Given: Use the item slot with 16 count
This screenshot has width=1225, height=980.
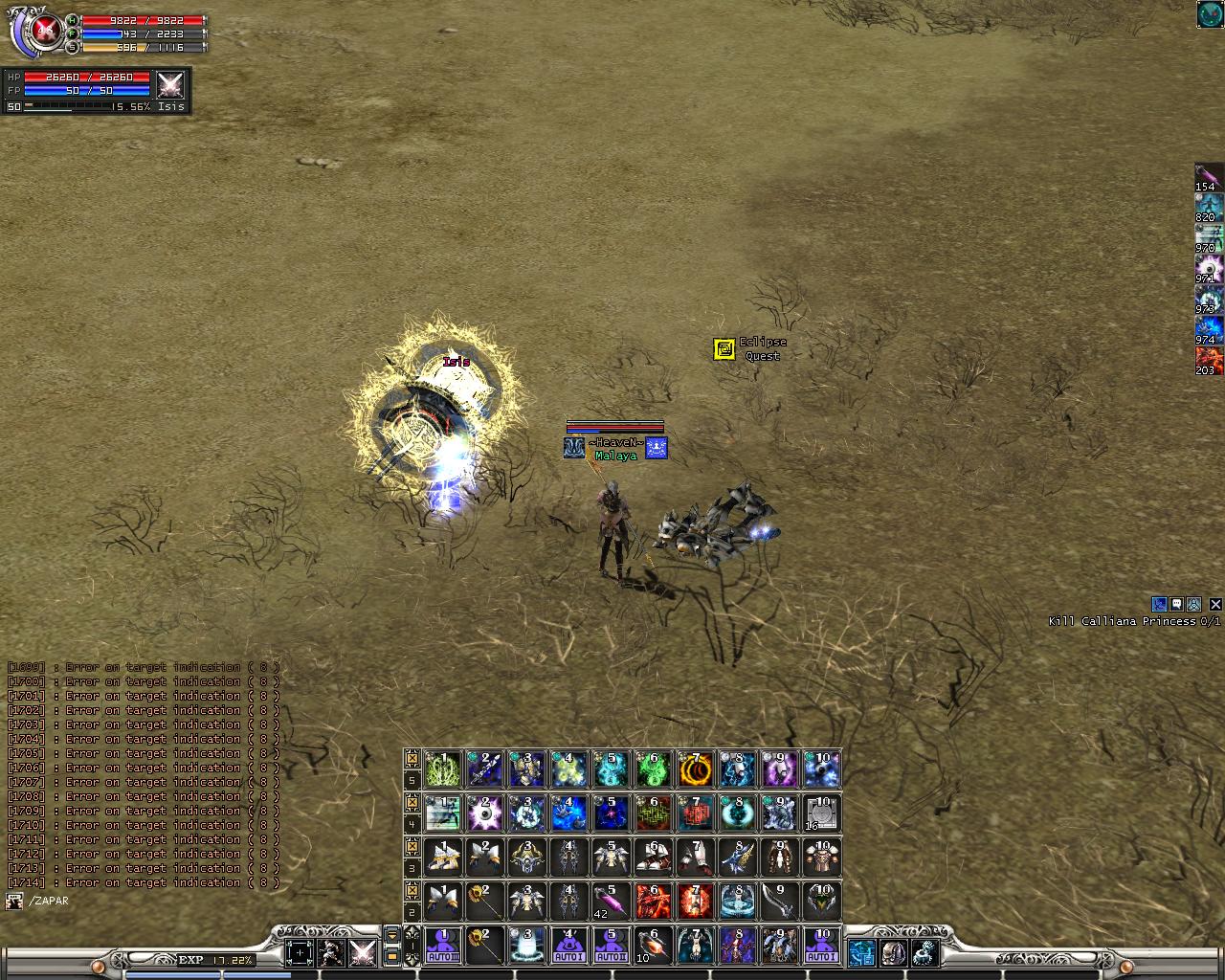Looking at the screenshot, I should point(822,813).
